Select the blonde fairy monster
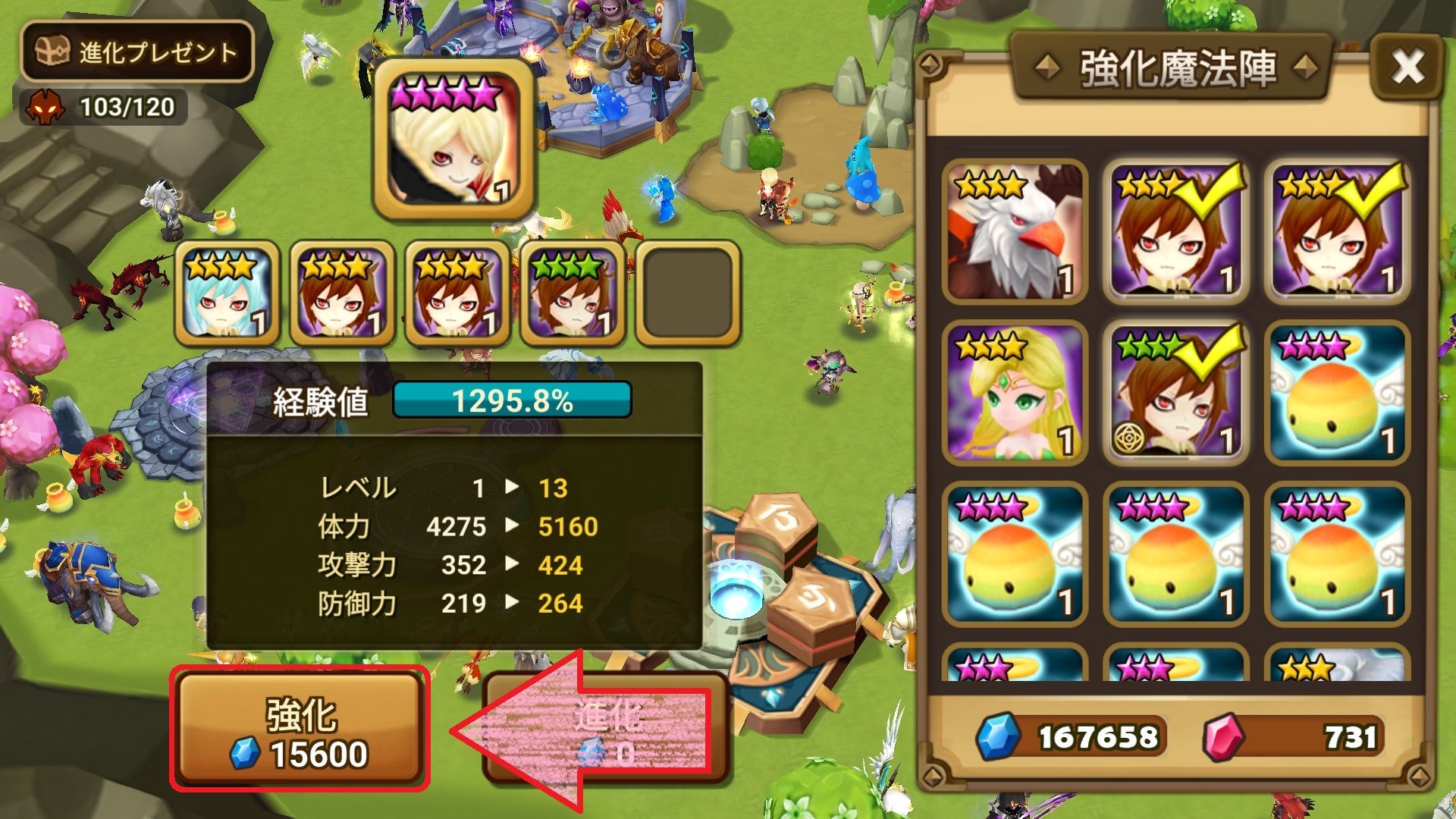Image resolution: width=1456 pixels, height=819 pixels. coord(1015,393)
